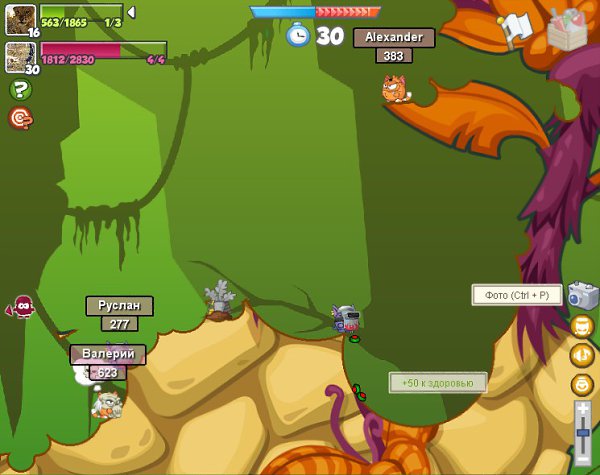Open the green question mark help

[20, 90]
